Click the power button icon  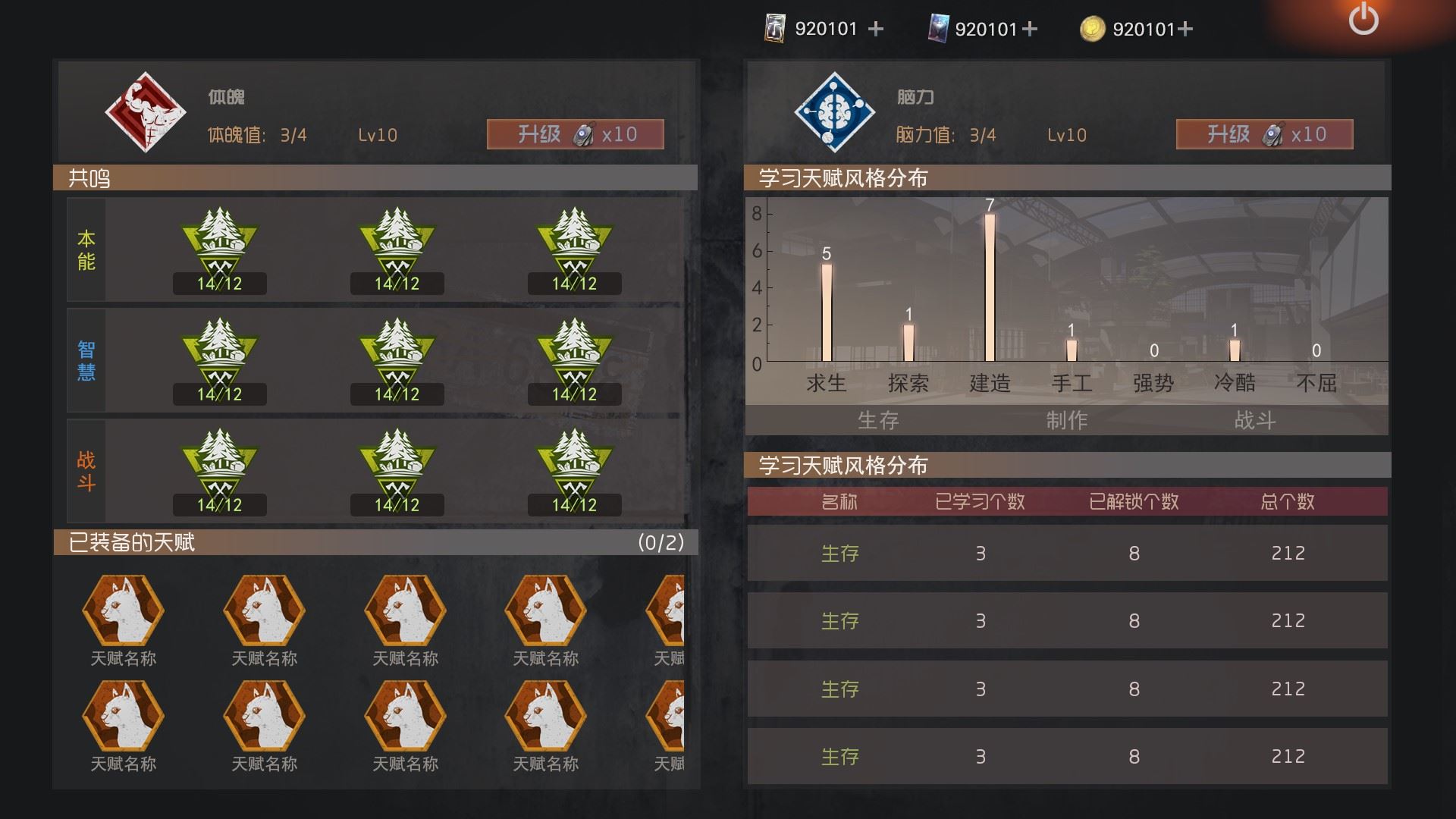1363,19
